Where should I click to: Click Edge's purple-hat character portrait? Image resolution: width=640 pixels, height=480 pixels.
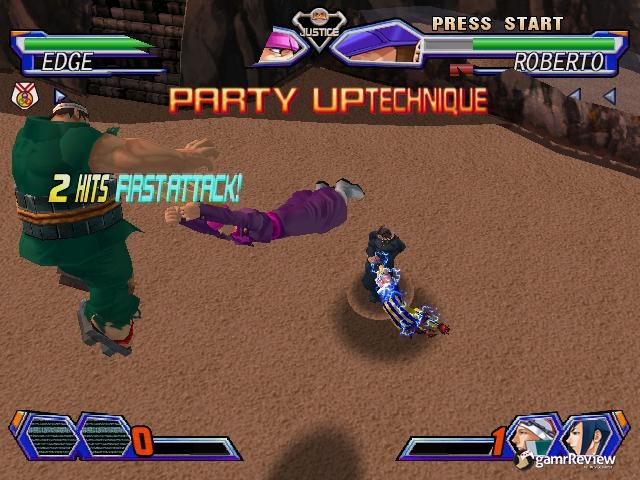click(x=278, y=46)
